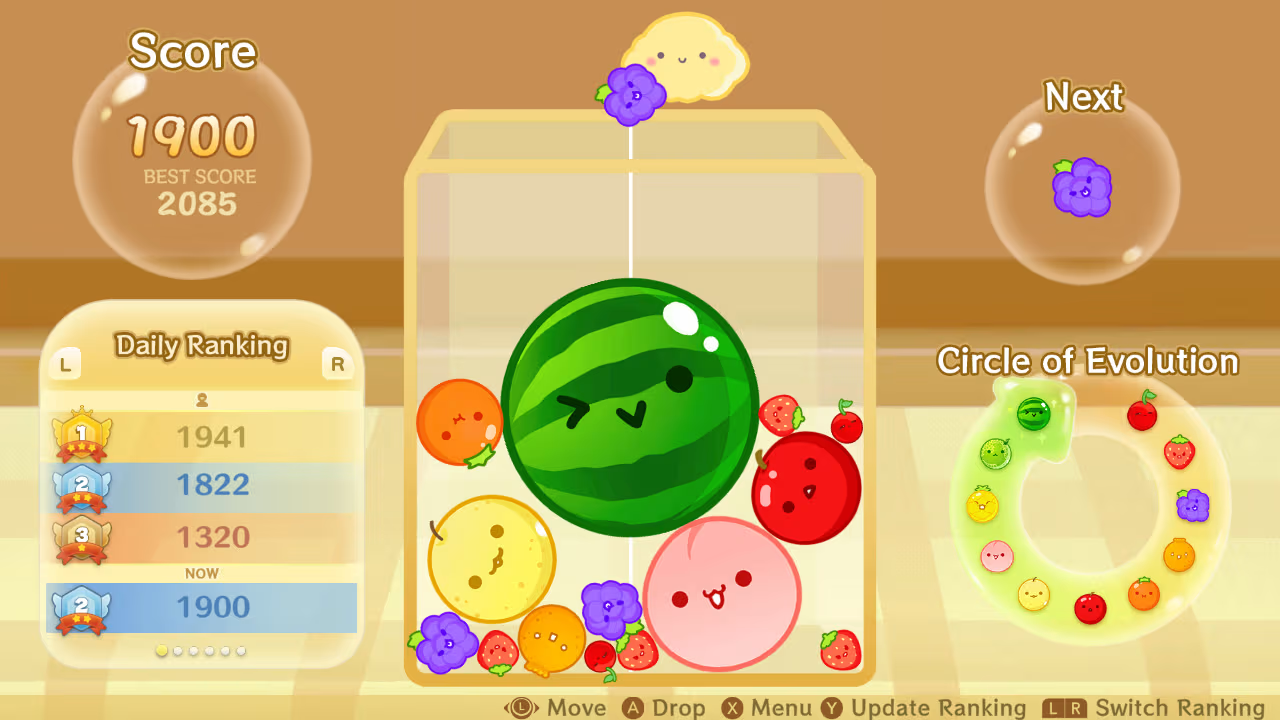Select the first pagination dot under the ranking
Viewport: 1280px width, 720px height.
pyautogui.click(x=161, y=650)
